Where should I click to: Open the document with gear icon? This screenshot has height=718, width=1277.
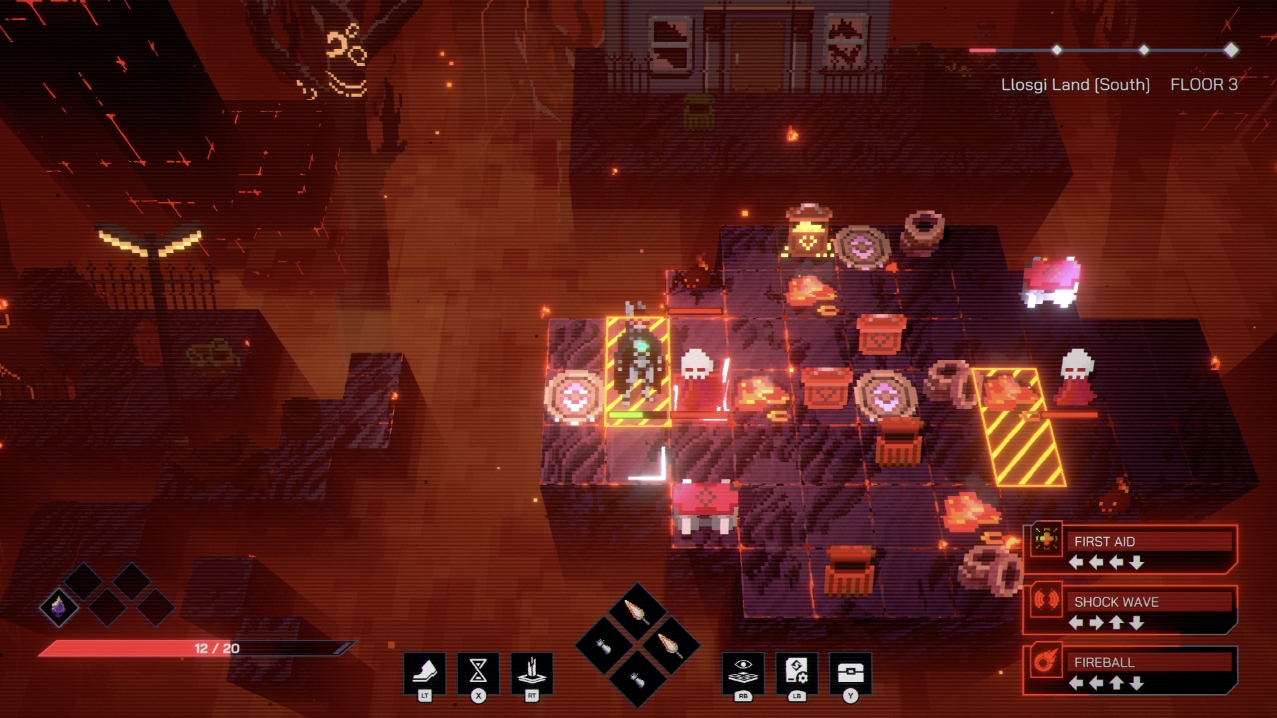pos(797,672)
